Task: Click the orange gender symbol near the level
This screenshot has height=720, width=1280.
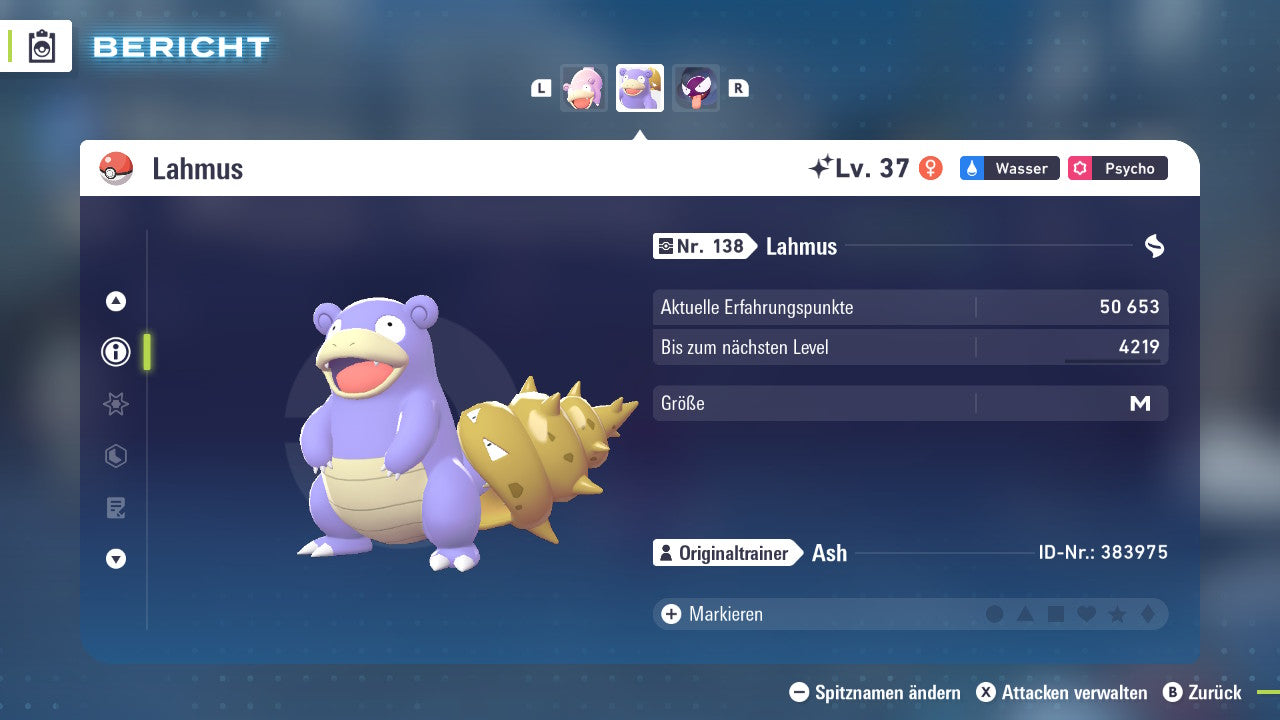Action: point(932,168)
